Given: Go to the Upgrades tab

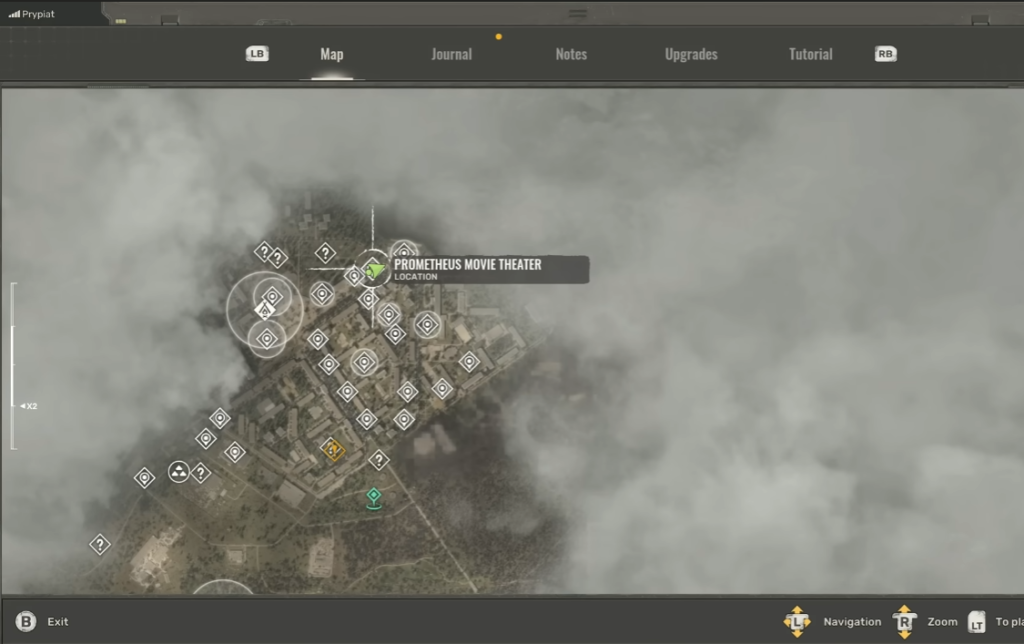Looking at the screenshot, I should [x=691, y=54].
